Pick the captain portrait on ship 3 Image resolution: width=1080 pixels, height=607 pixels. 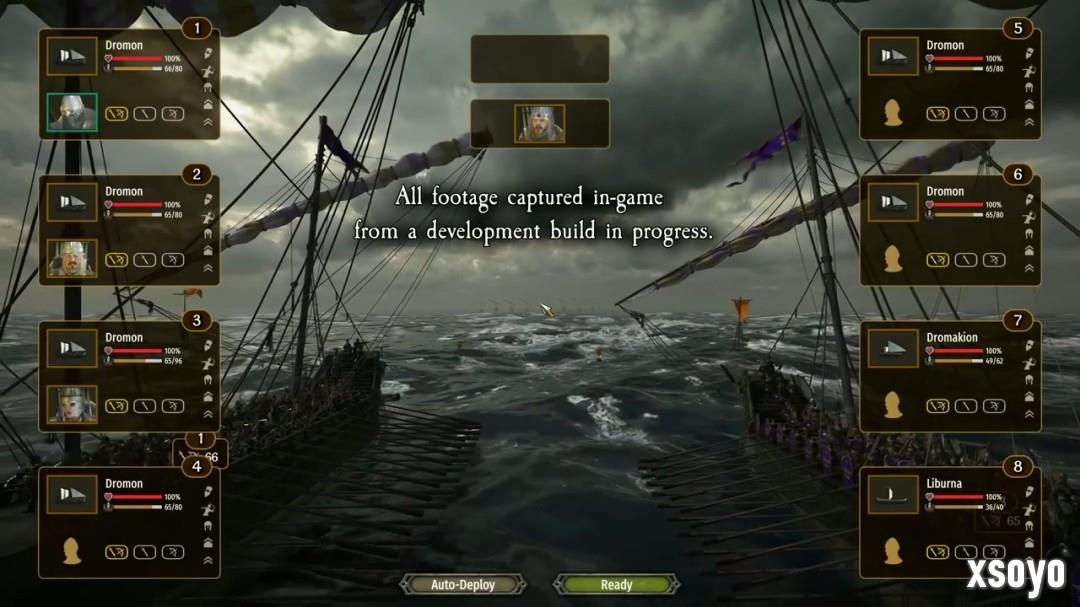tap(72, 405)
